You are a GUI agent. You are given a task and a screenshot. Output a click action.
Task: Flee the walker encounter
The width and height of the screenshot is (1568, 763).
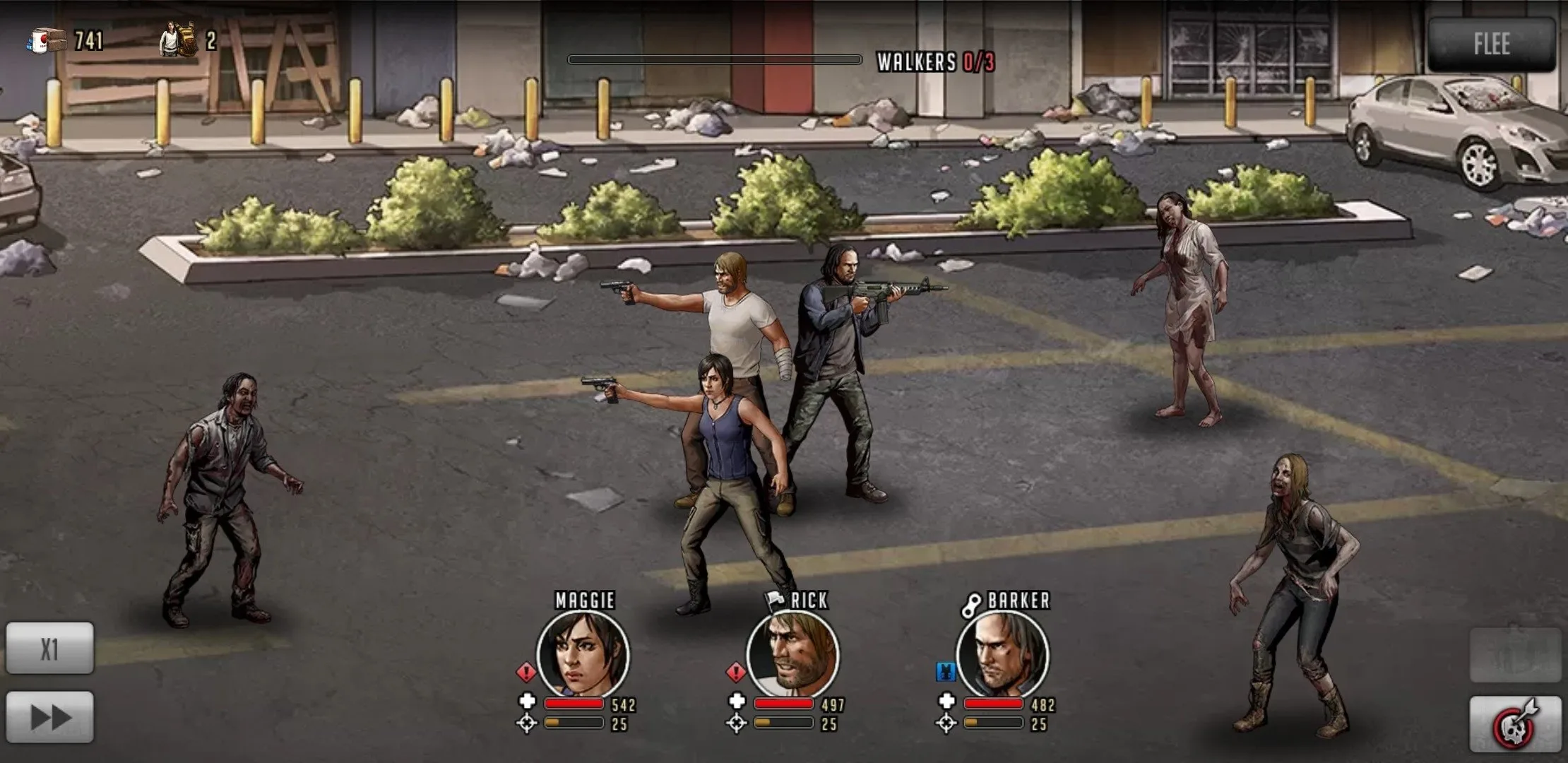1494,45
